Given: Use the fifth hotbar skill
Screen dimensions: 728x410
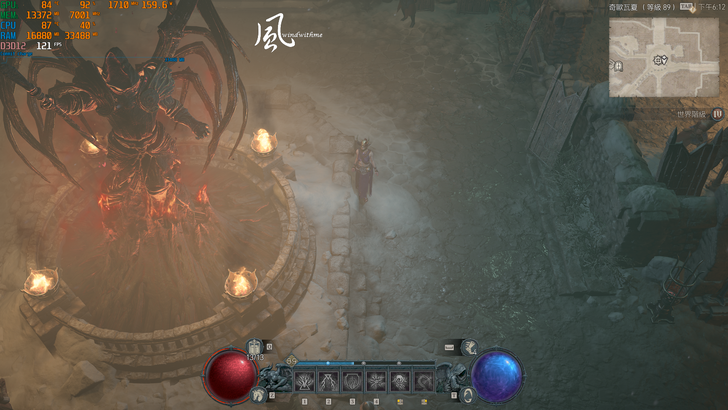Looking at the screenshot, I should click(x=400, y=381).
